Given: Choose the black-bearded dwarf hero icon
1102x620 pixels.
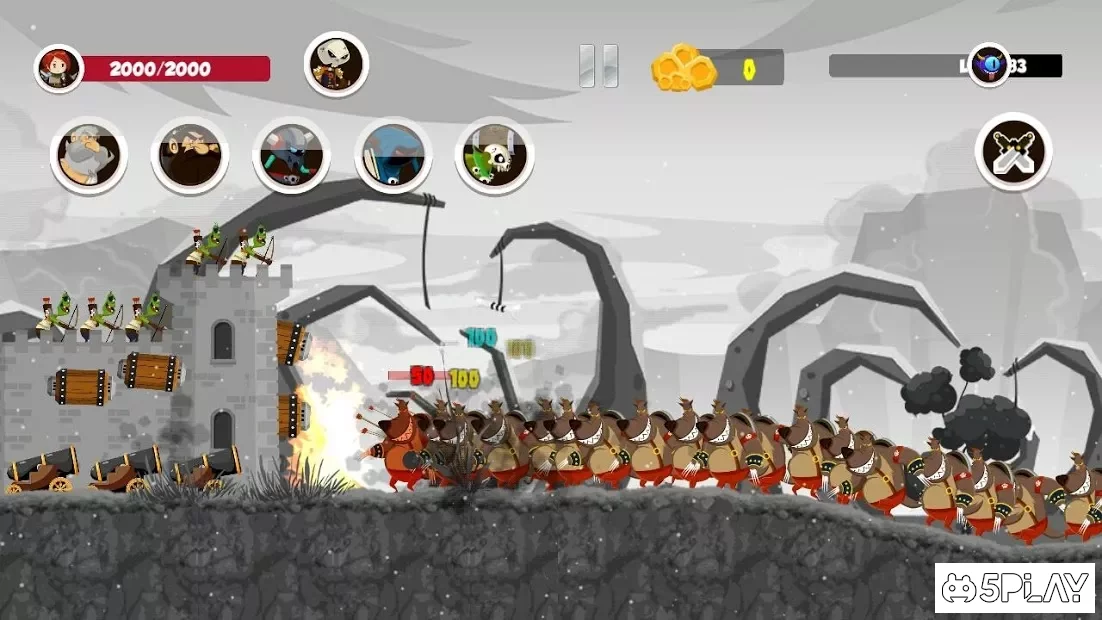Looking at the screenshot, I should (189, 156).
